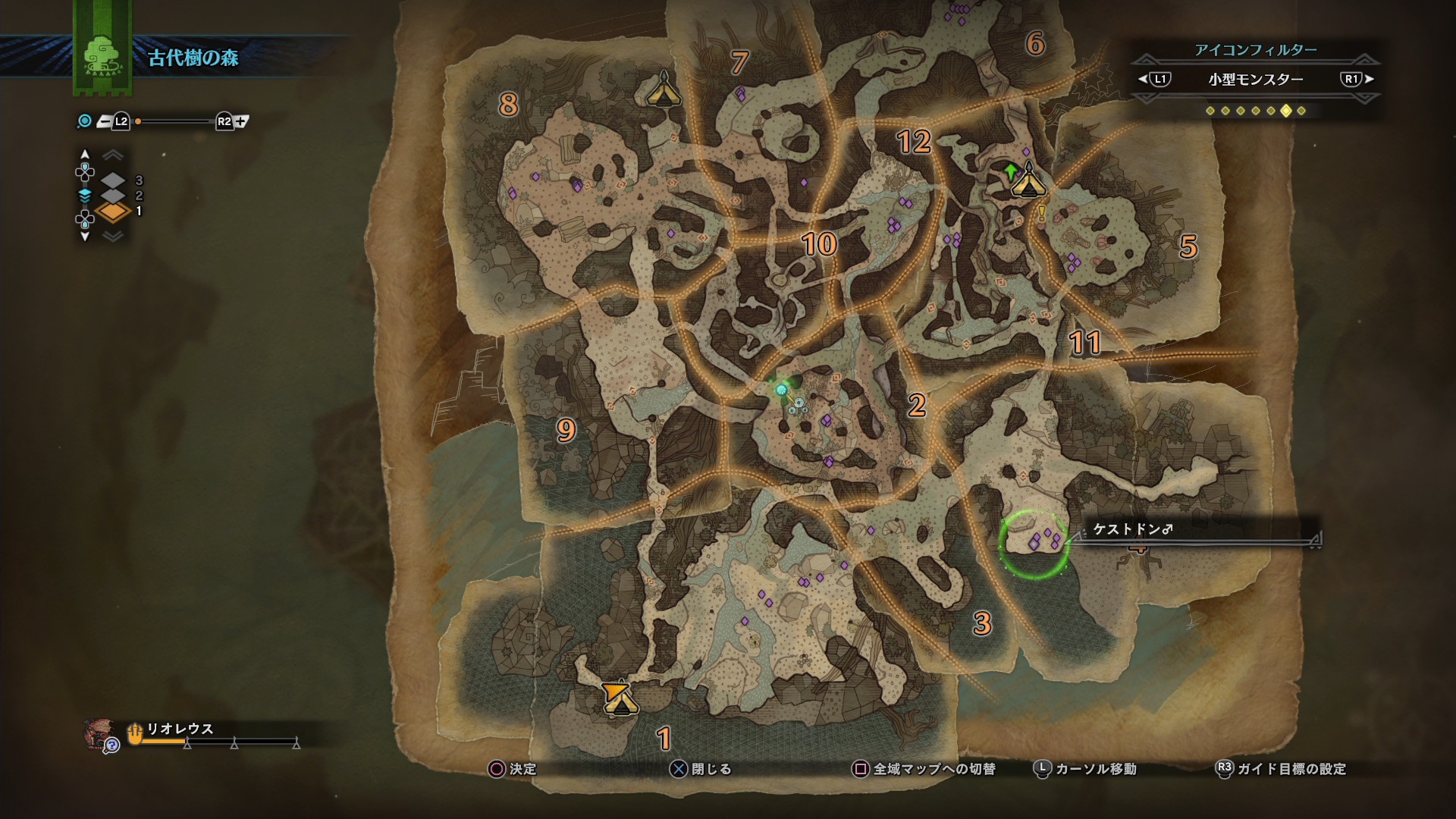Select the southwest camp near area 1

pos(620,698)
